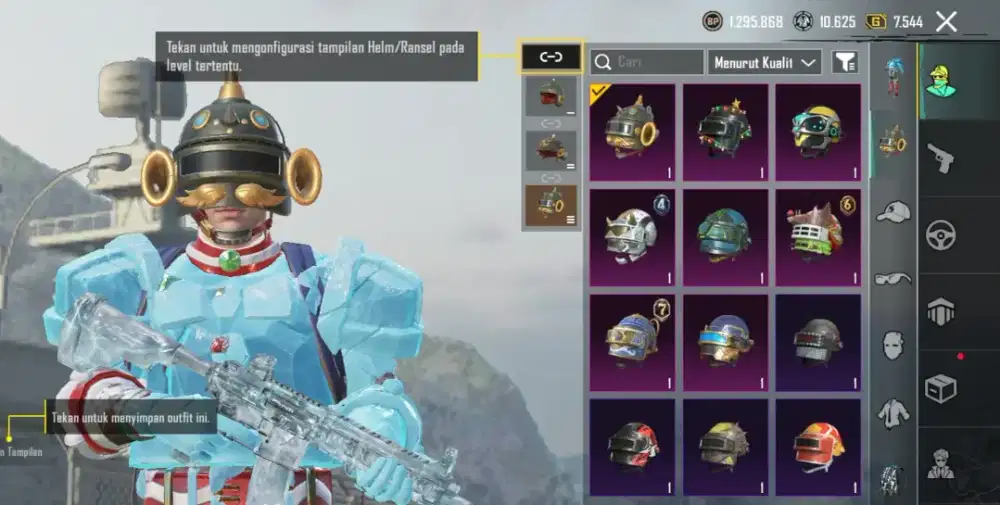Tap the helmet link configuration button
Screen dimensions: 1000x505
point(551,57)
